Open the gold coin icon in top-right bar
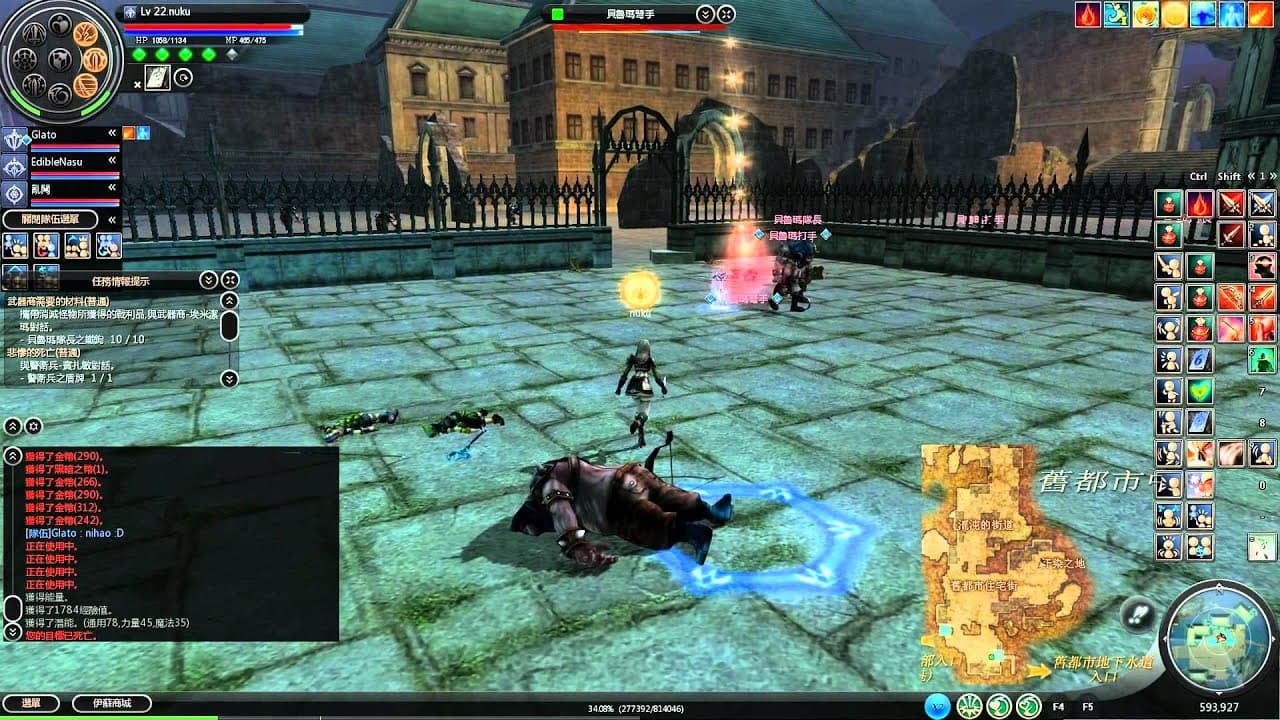The width and height of the screenshot is (1280, 720). pyautogui.click(x=1174, y=14)
